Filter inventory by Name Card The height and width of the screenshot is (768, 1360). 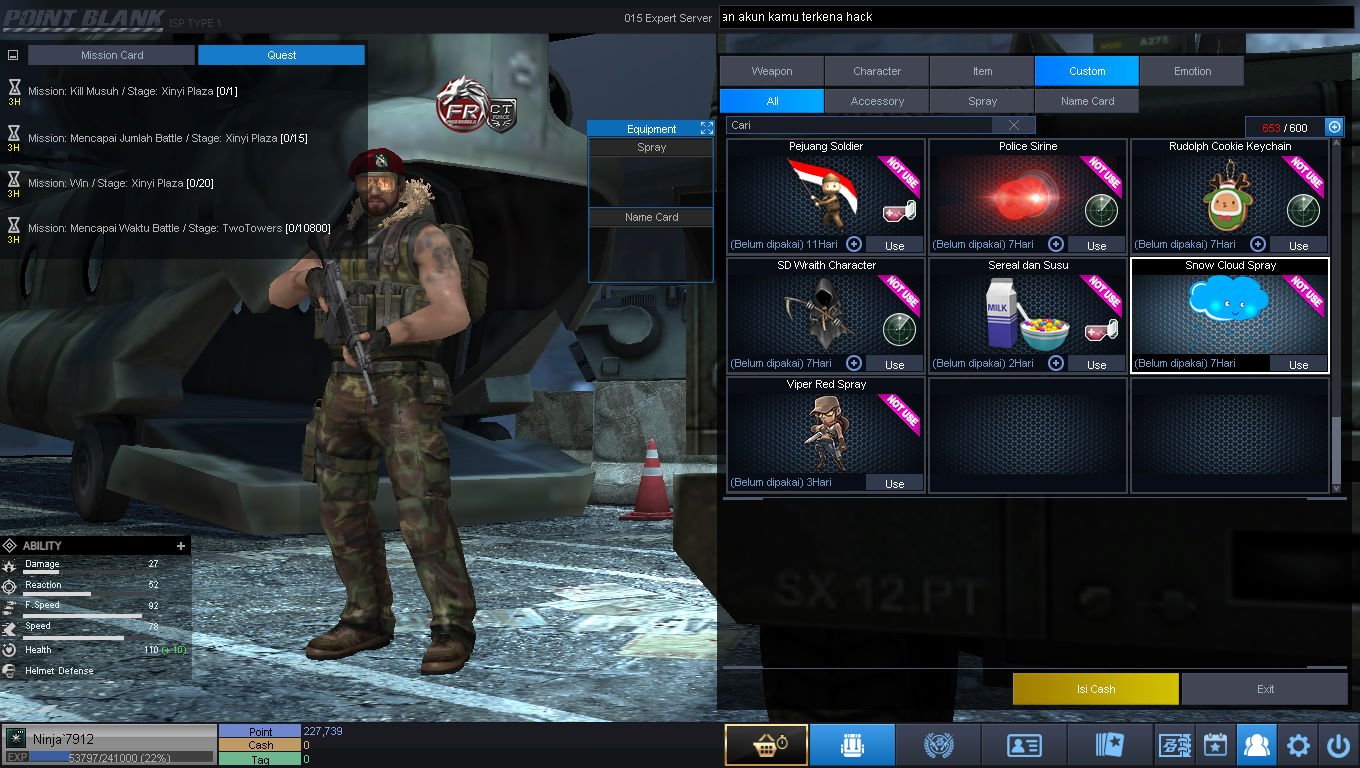pos(1087,101)
